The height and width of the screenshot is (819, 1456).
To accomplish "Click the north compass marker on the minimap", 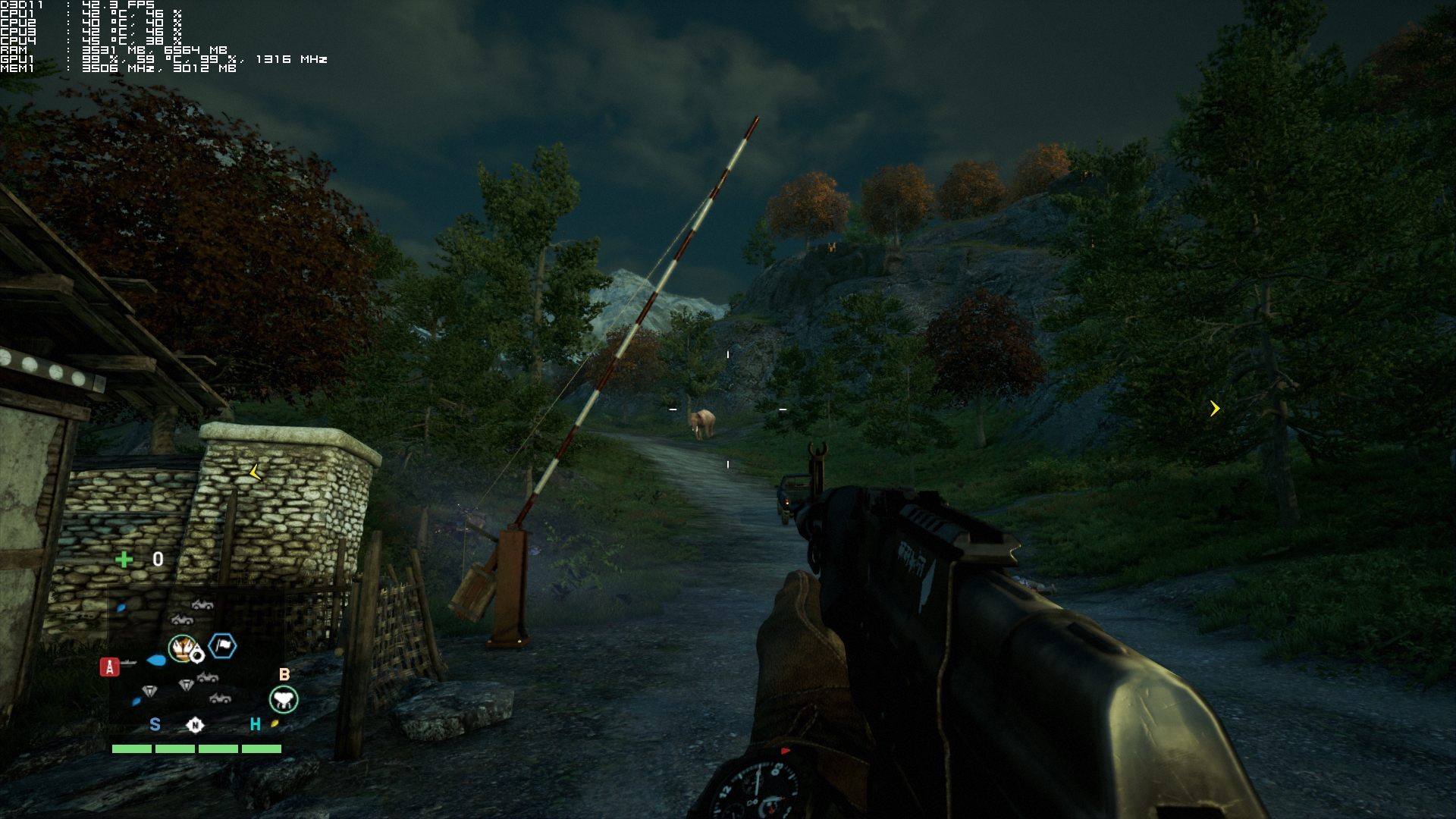I will coord(195,725).
